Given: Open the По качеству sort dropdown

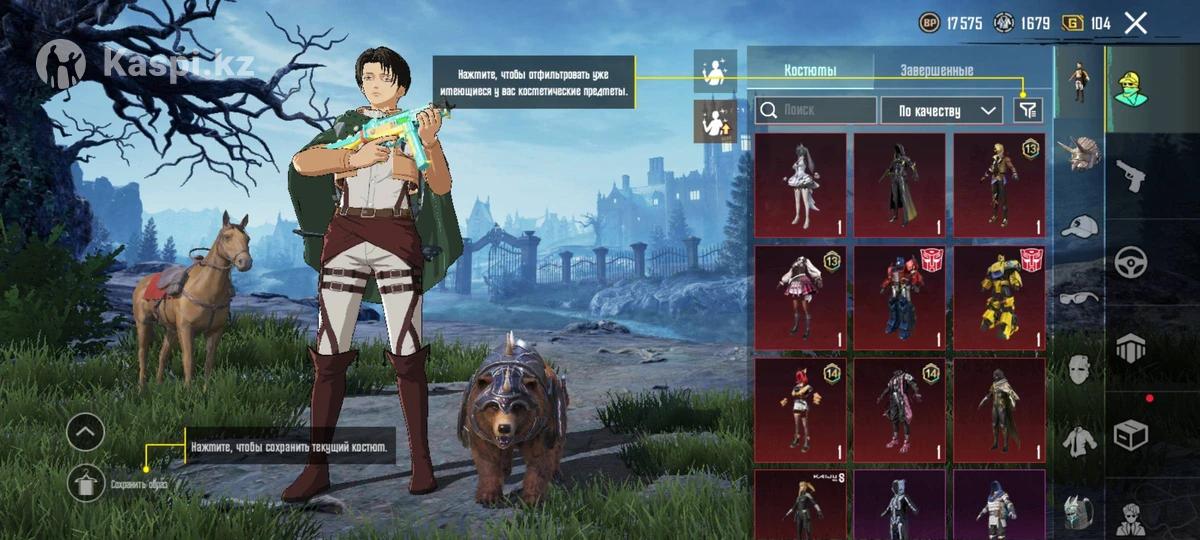Looking at the screenshot, I should click(941, 110).
